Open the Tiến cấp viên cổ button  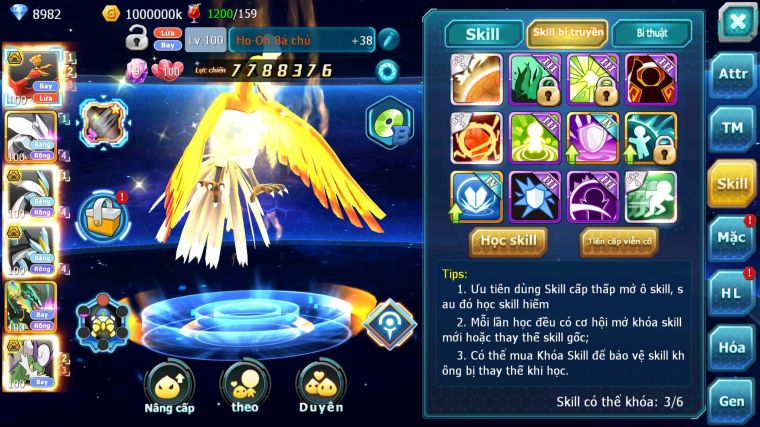[x=619, y=241]
